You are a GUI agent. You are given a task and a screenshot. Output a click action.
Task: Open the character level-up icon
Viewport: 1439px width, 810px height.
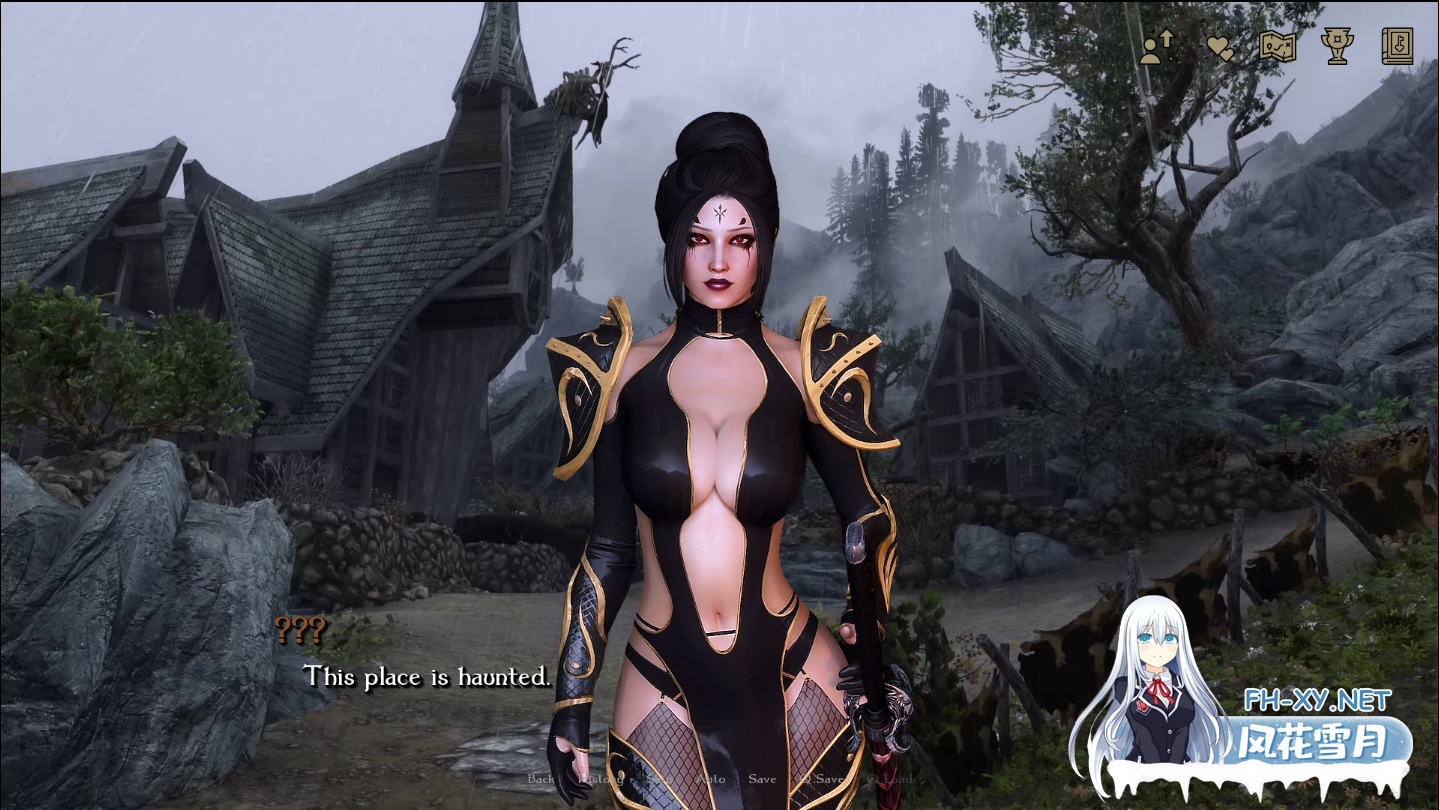tap(1156, 47)
